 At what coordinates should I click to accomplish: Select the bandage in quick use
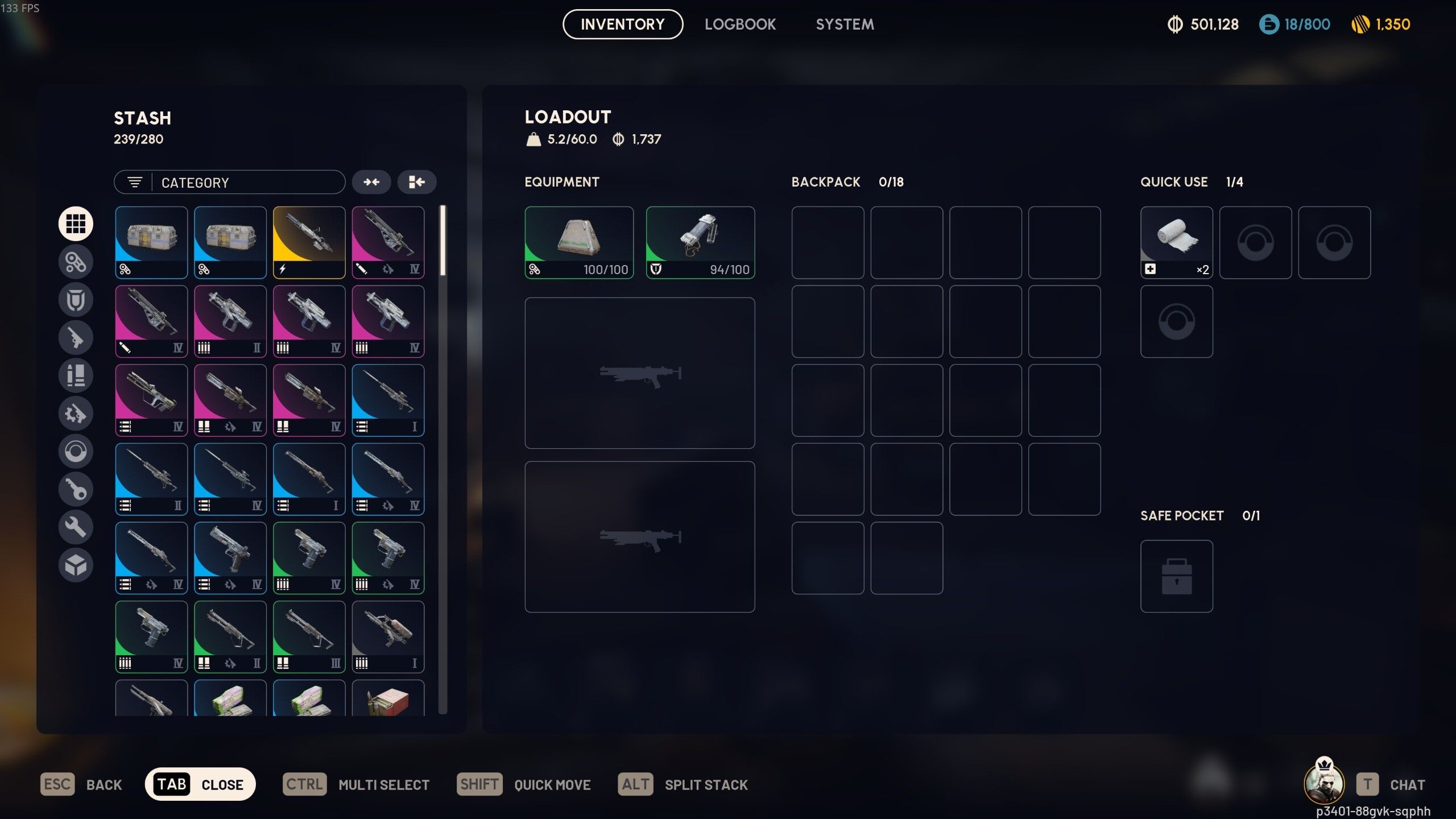tap(1176, 242)
